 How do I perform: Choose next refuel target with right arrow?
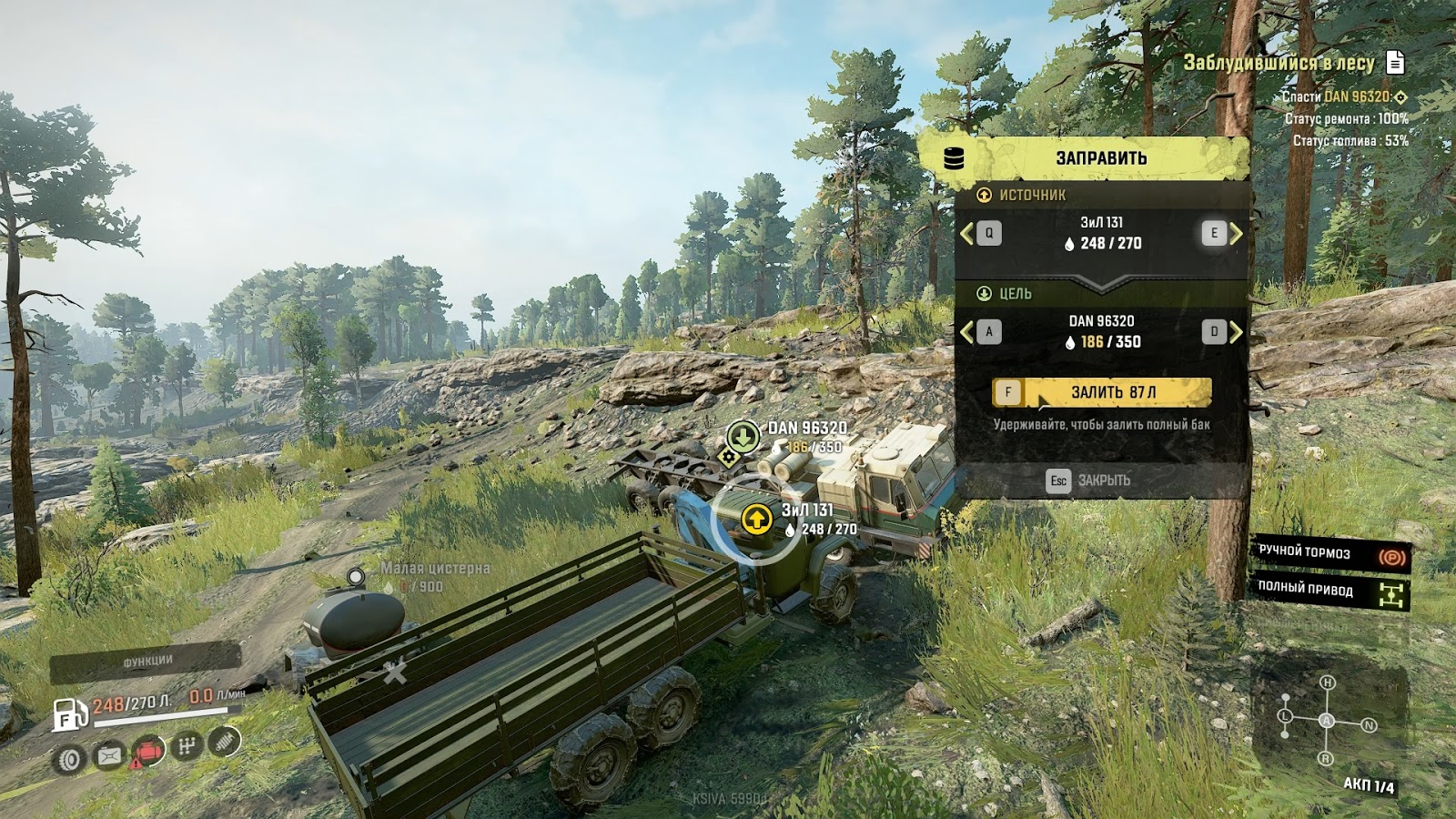pyautogui.click(x=1236, y=332)
